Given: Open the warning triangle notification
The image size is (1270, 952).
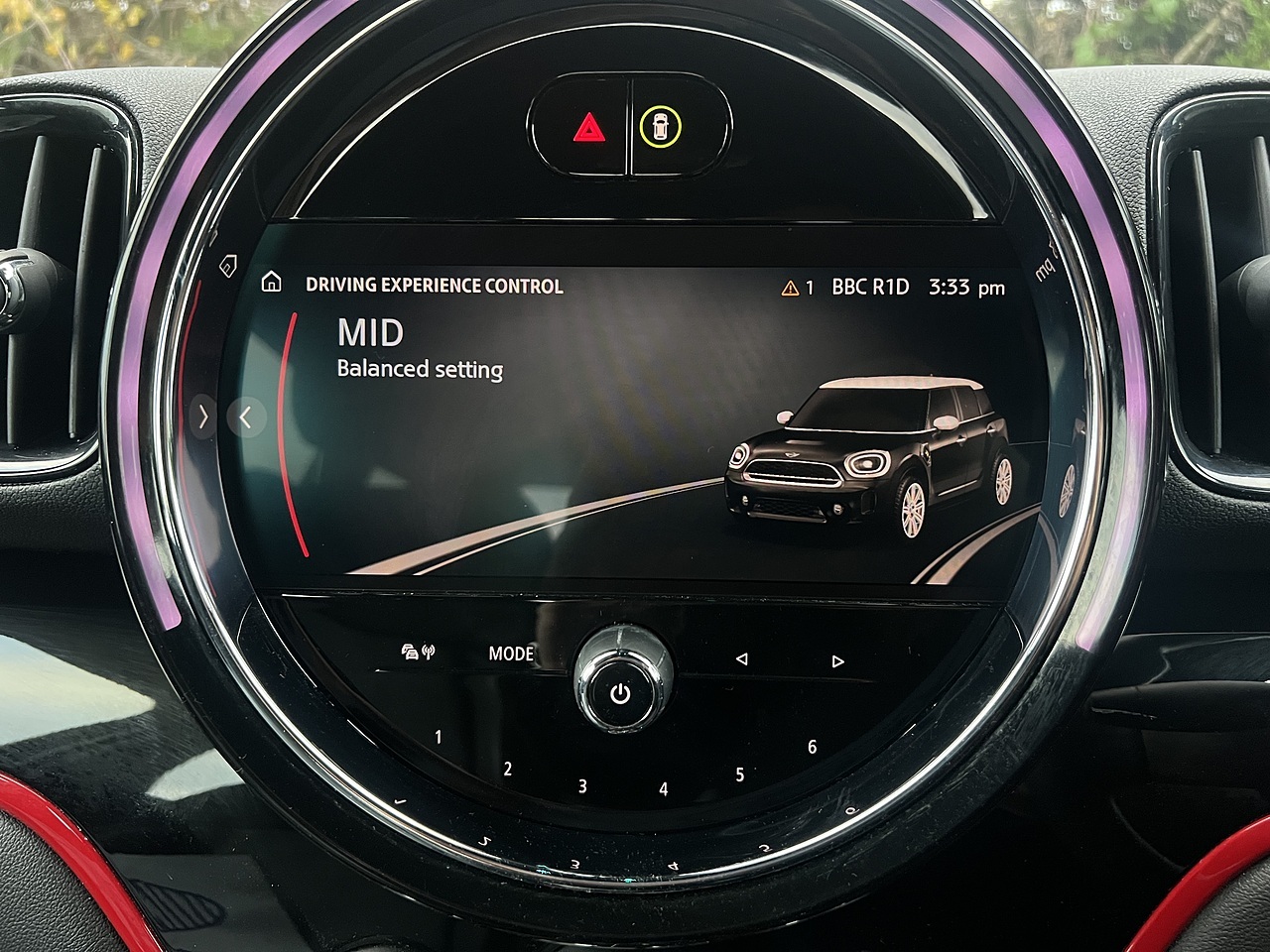Looking at the screenshot, I should point(791,288).
